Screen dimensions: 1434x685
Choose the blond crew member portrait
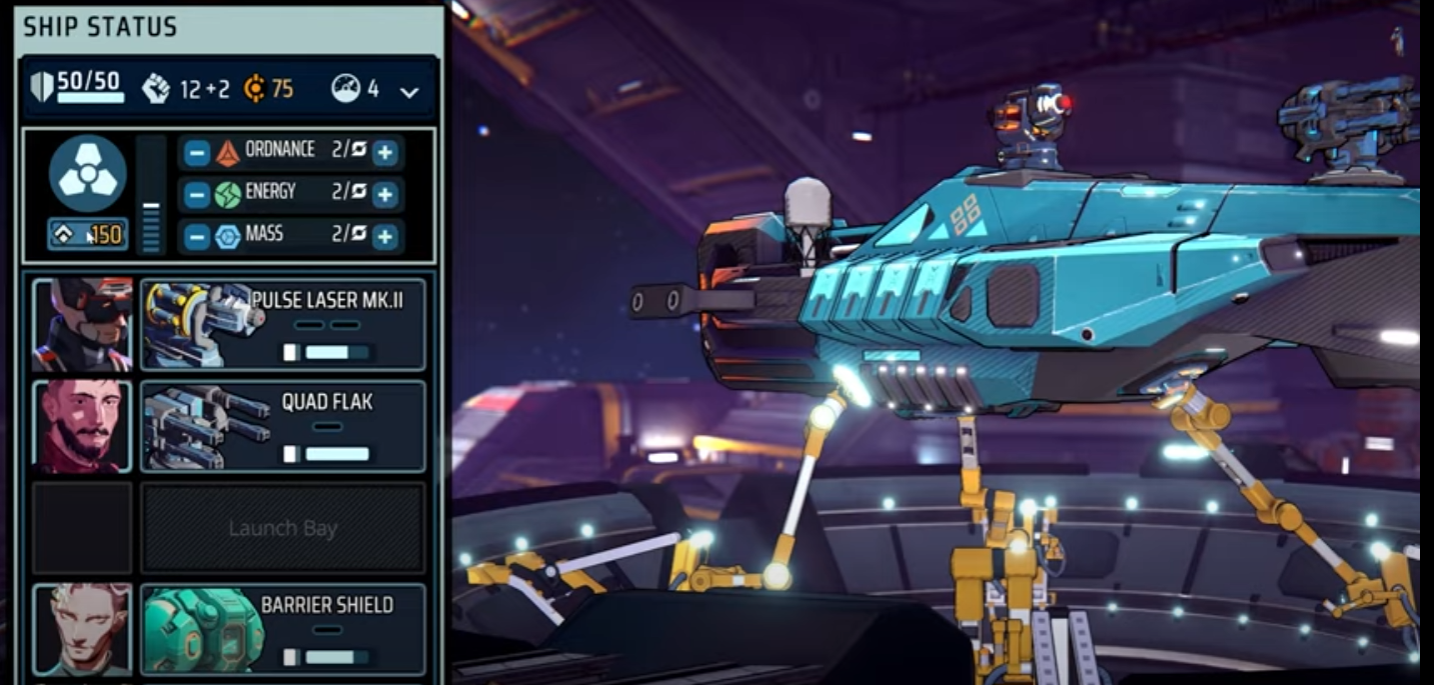(82, 630)
